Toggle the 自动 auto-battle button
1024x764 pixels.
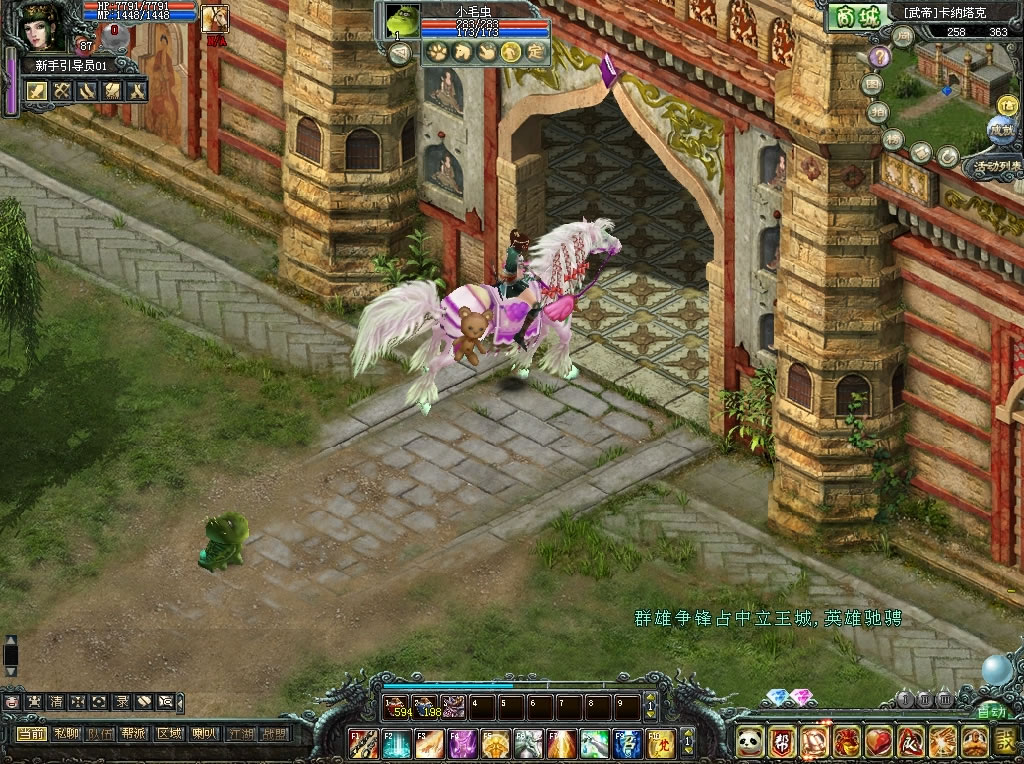click(991, 713)
